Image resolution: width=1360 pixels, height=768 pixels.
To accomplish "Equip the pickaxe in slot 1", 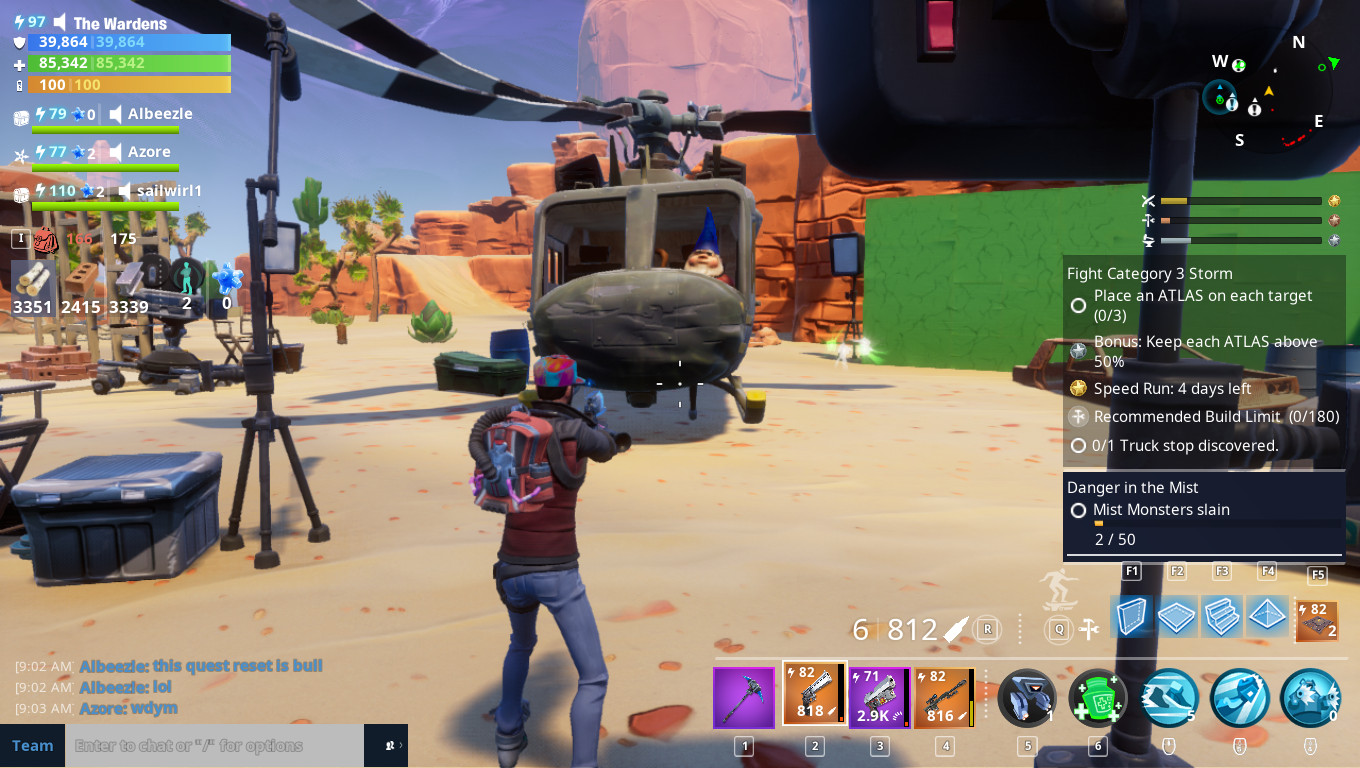I will pyautogui.click(x=743, y=697).
